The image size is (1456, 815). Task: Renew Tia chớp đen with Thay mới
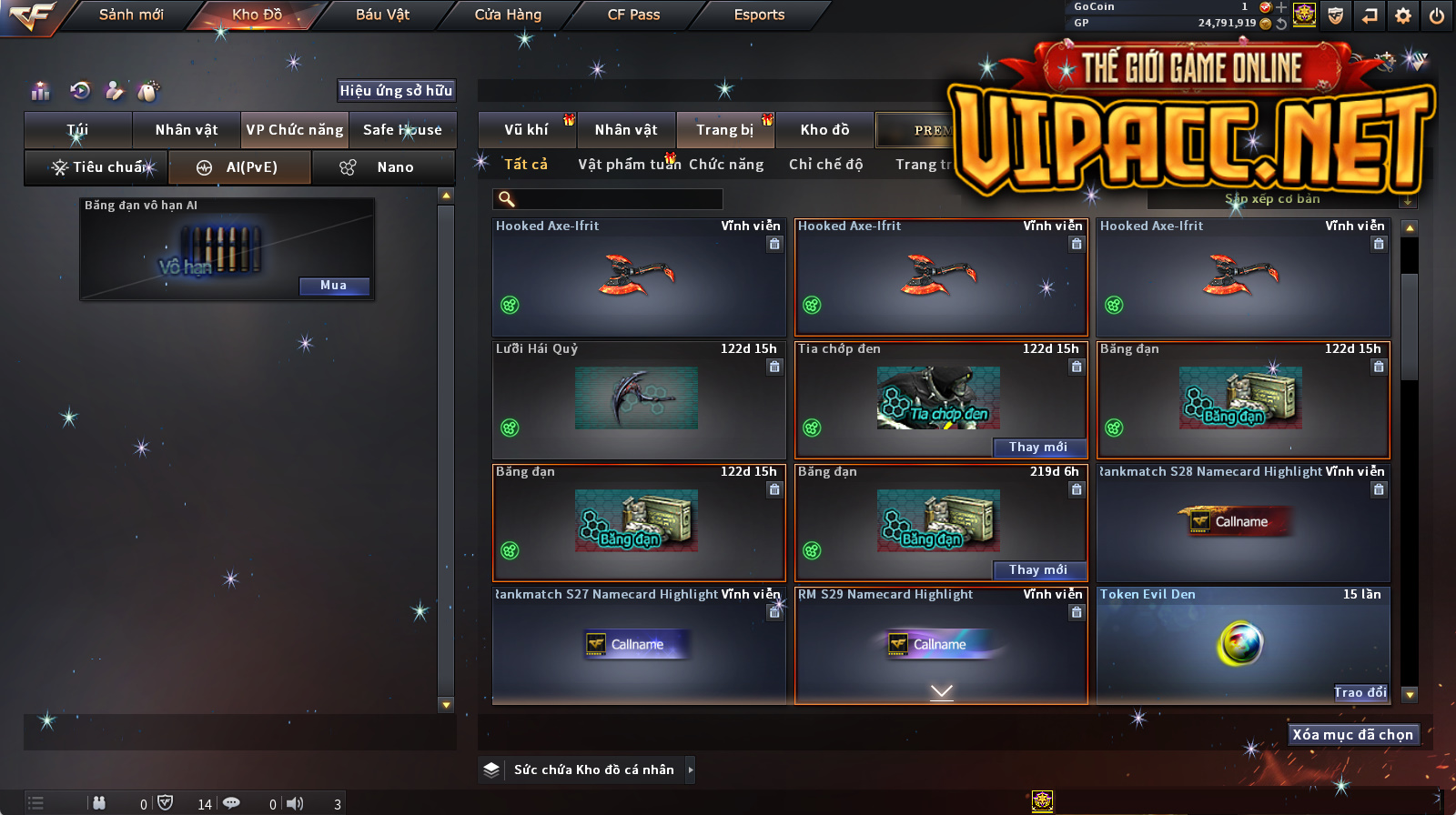point(1038,447)
